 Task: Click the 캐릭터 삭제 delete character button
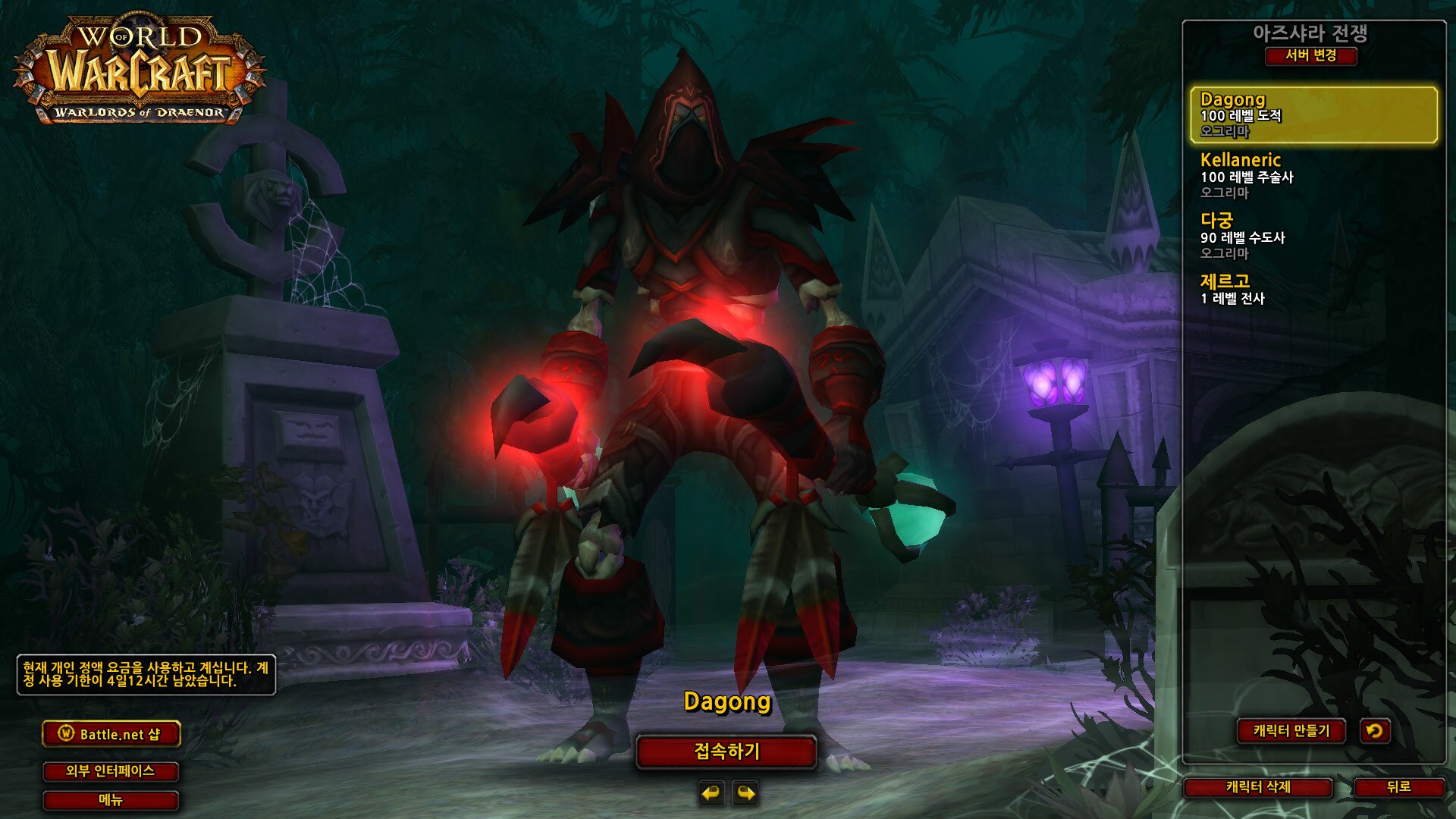[x=1258, y=787]
